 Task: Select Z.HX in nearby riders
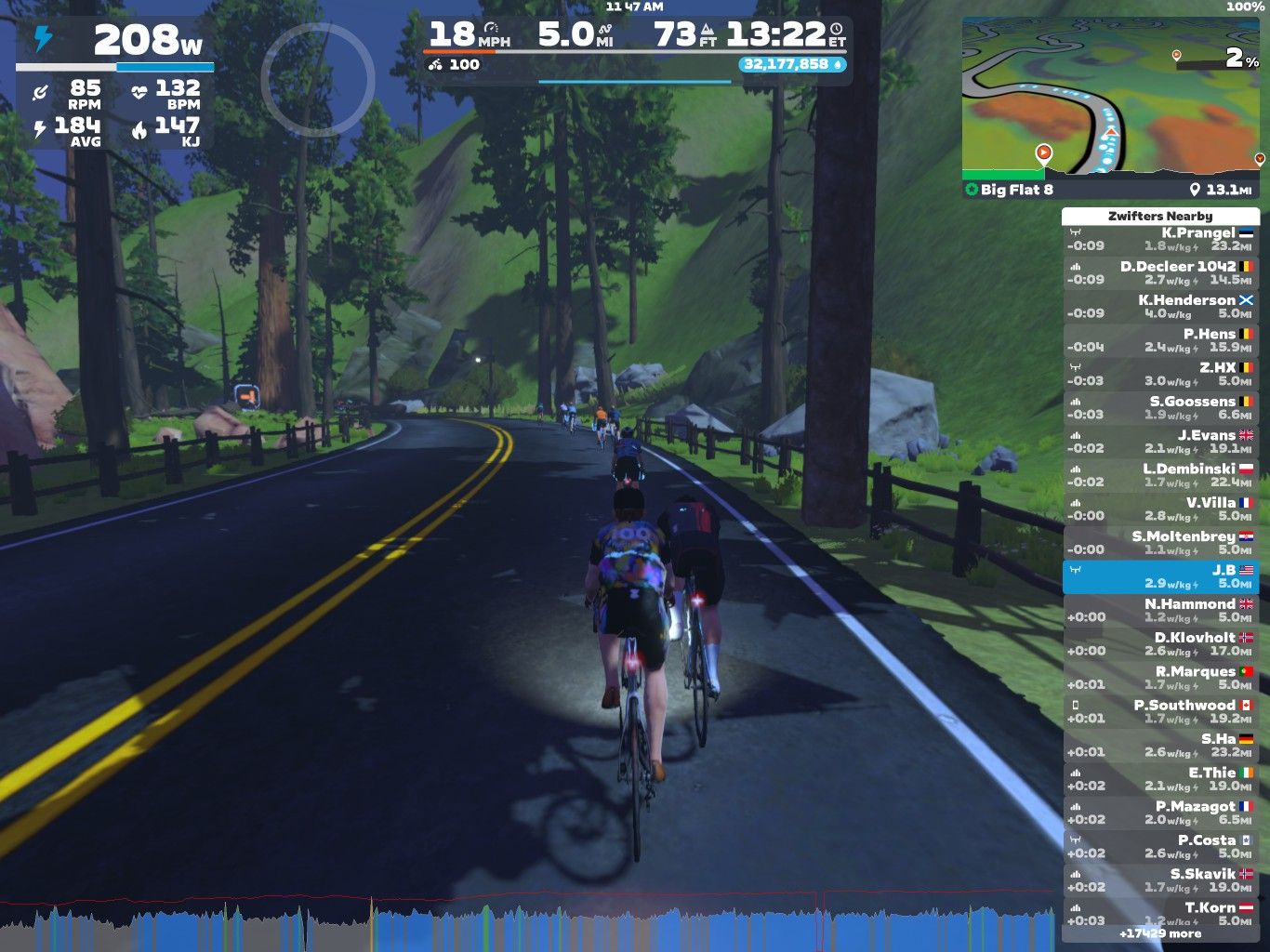click(1160, 374)
